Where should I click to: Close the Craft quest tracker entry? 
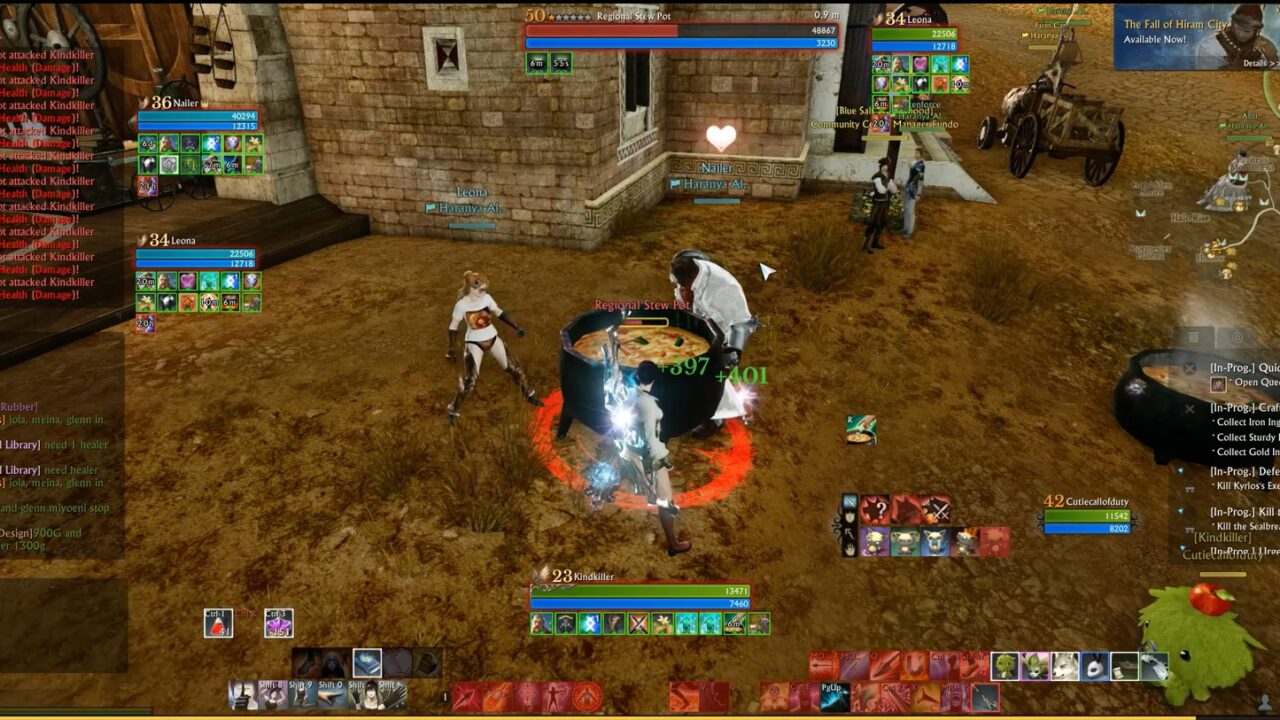[x=1189, y=408]
